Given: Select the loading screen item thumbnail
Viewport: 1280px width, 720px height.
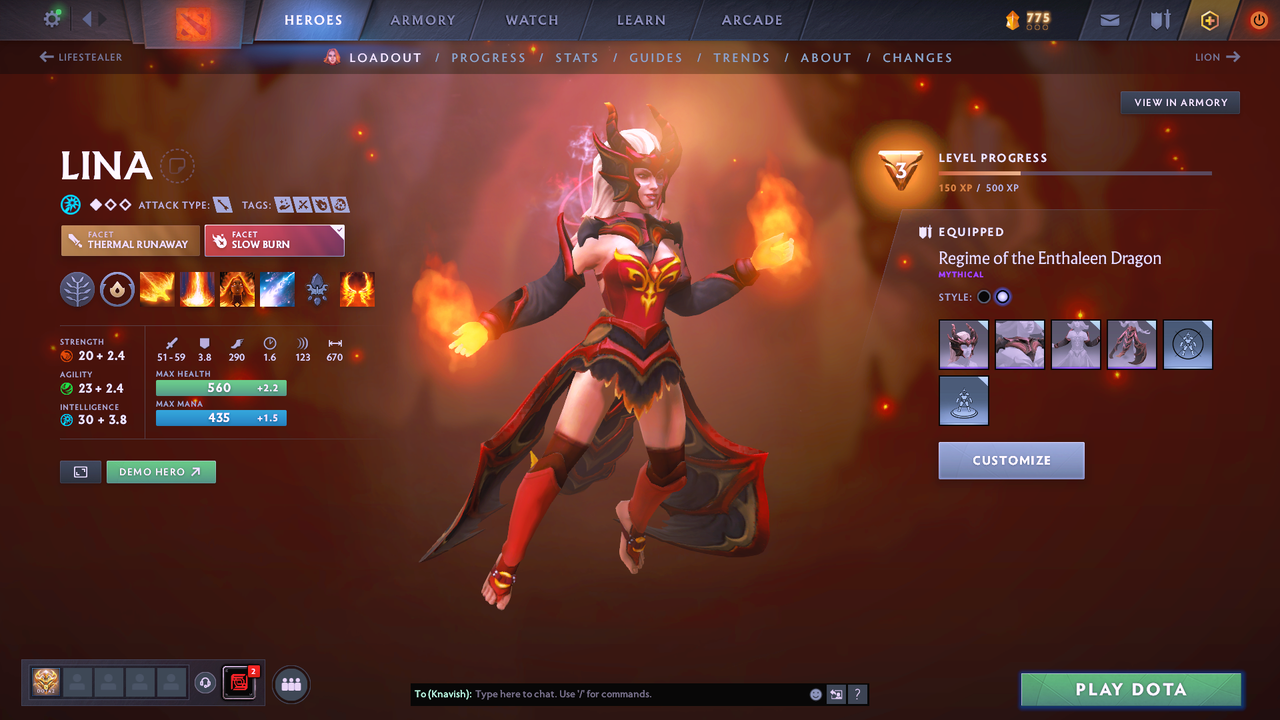Looking at the screenshot, I should click(1188, 345).
